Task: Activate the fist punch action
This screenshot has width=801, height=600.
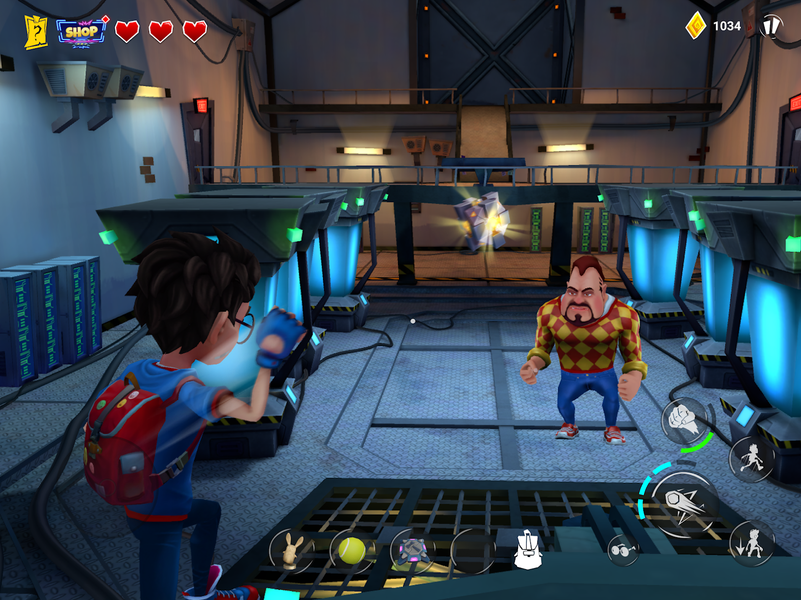Action: pos(684,420)
